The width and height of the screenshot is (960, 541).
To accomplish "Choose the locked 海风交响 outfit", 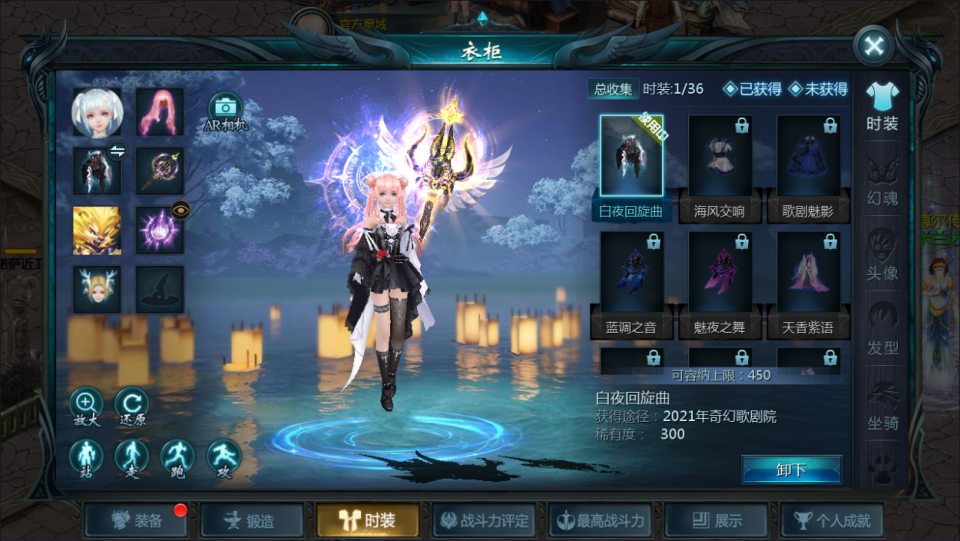I will coord(720,167).
